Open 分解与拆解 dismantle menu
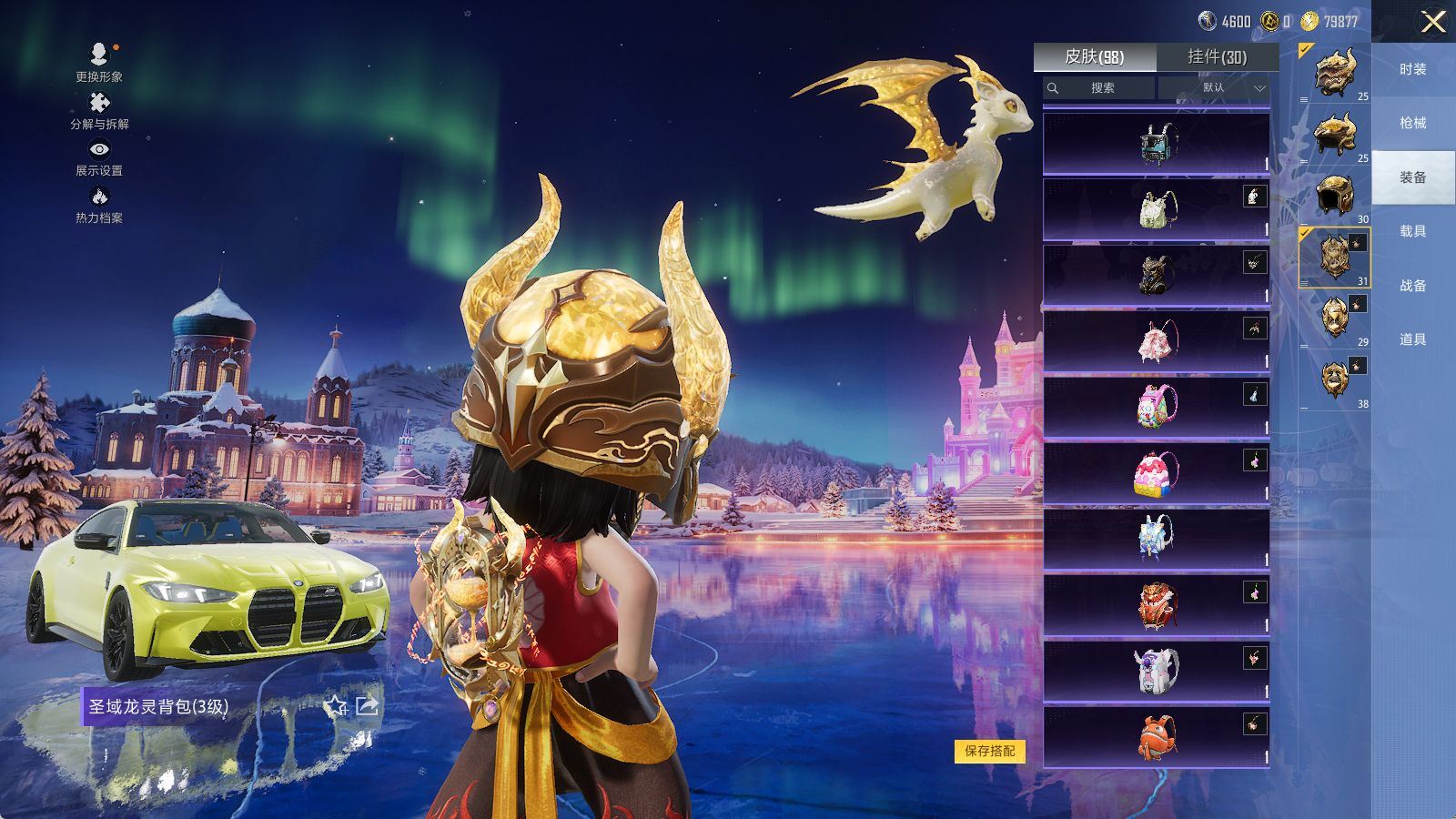The image size is (1456, 819). pyautogui.click(x=99, y=110)
